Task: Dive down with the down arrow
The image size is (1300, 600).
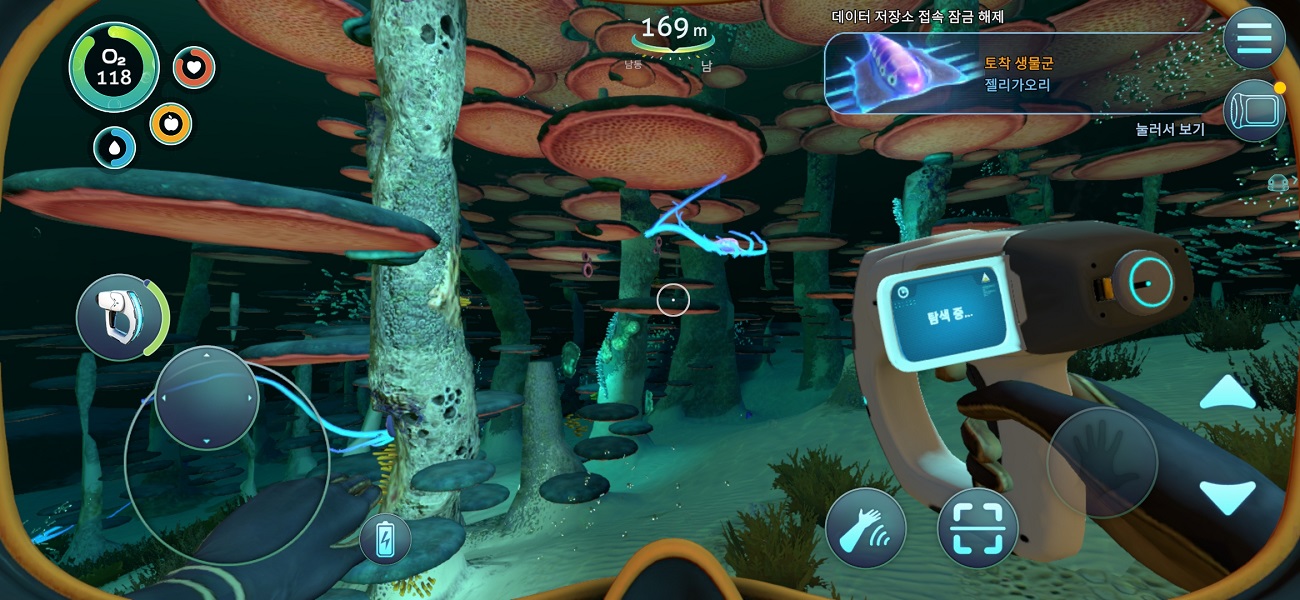Action: coord(1227,496)
